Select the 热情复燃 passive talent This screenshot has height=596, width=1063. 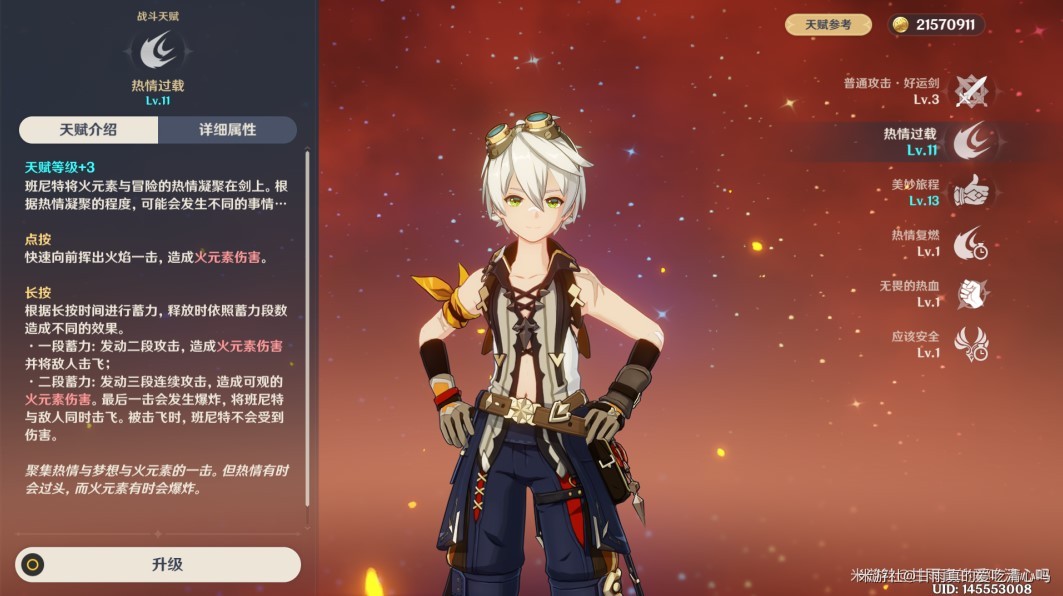click(x=969, y=243)
